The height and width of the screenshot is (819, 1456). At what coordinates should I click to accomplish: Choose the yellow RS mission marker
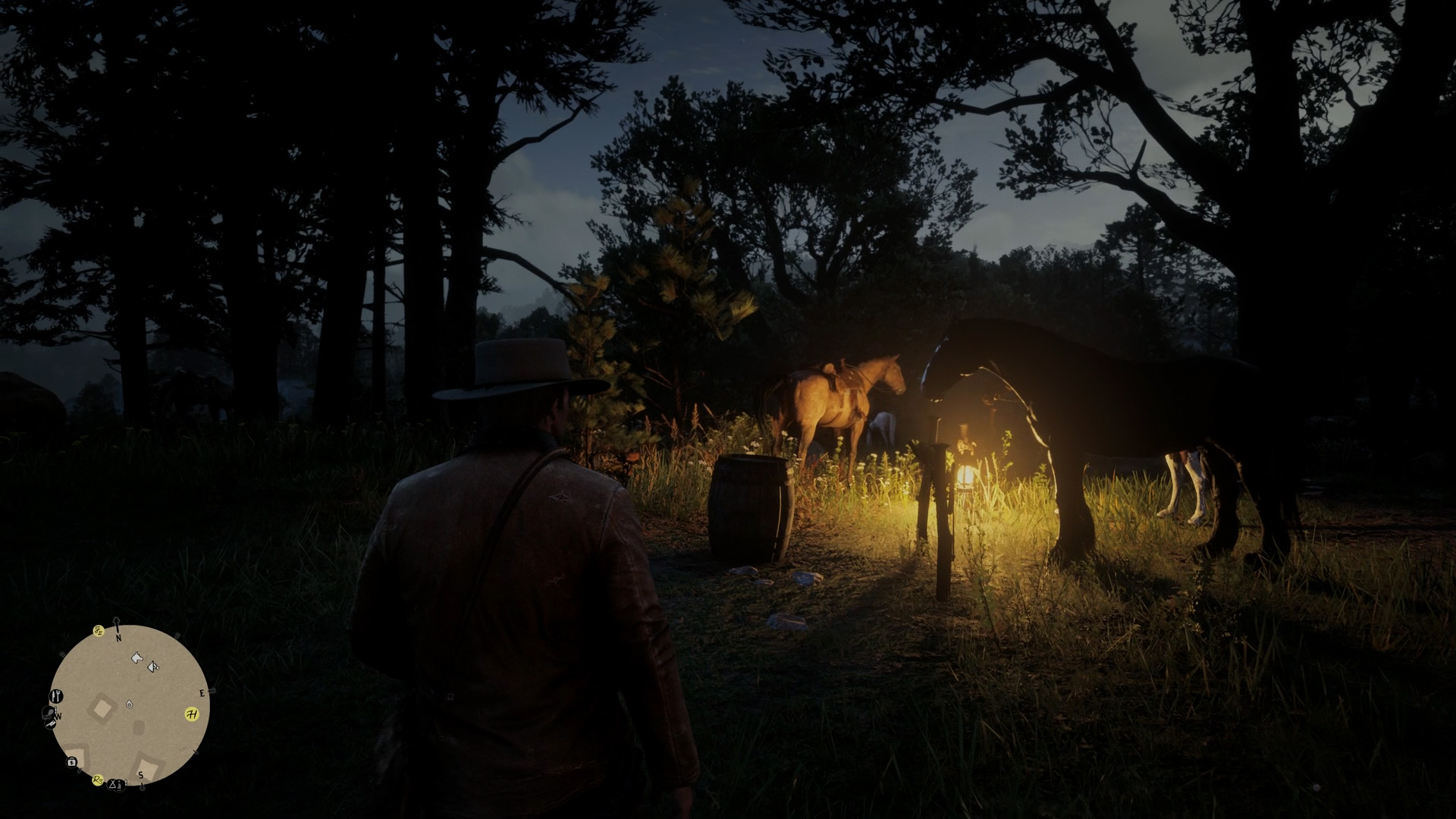[98, 780]
